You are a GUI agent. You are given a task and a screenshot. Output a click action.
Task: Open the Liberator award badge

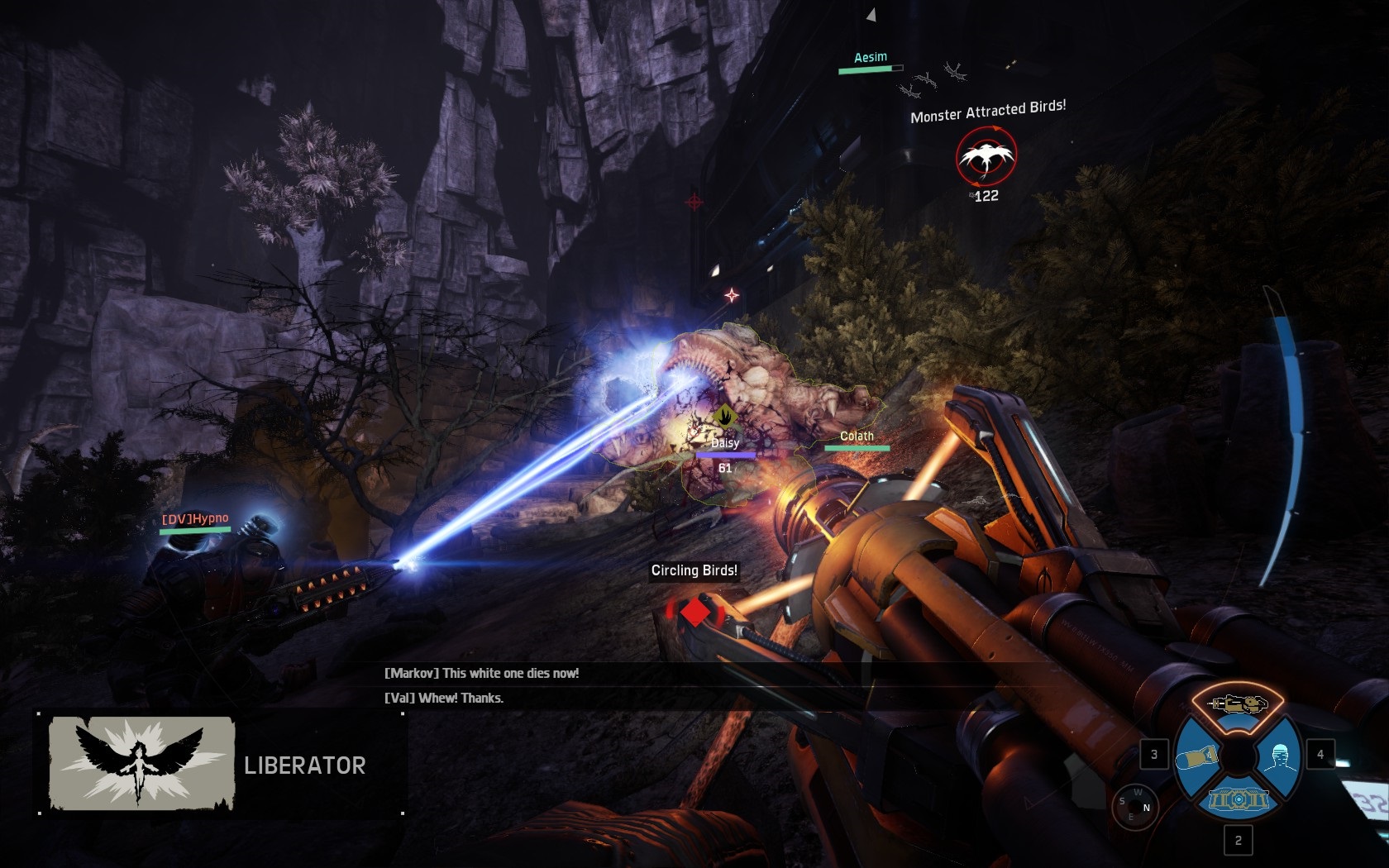pos(141,762)
